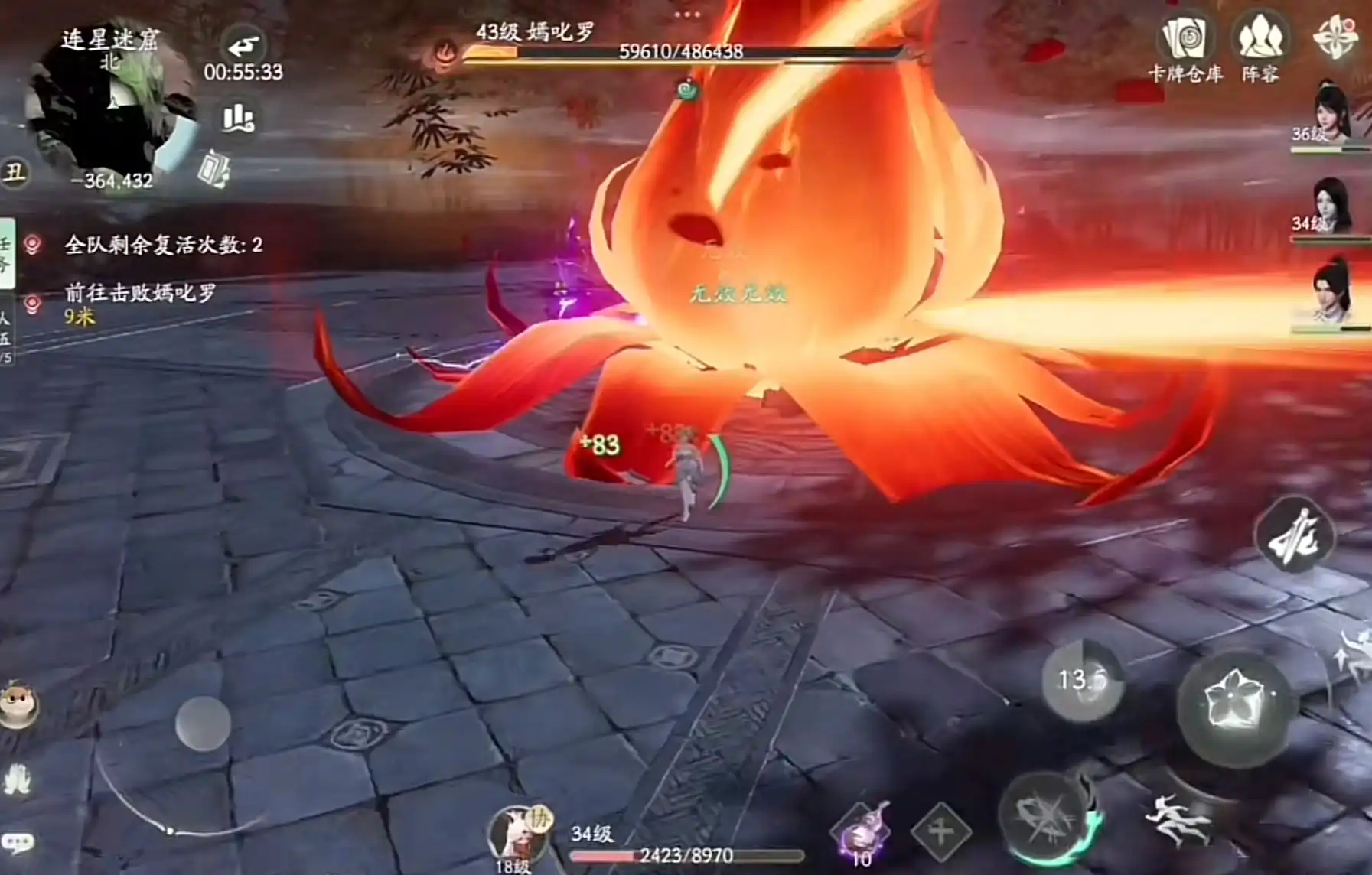The width and height of the screenshot is (1372, 875).
Task: Select the 前往击败嫣叱罗 objective tracker
Action: pos(140,294)
